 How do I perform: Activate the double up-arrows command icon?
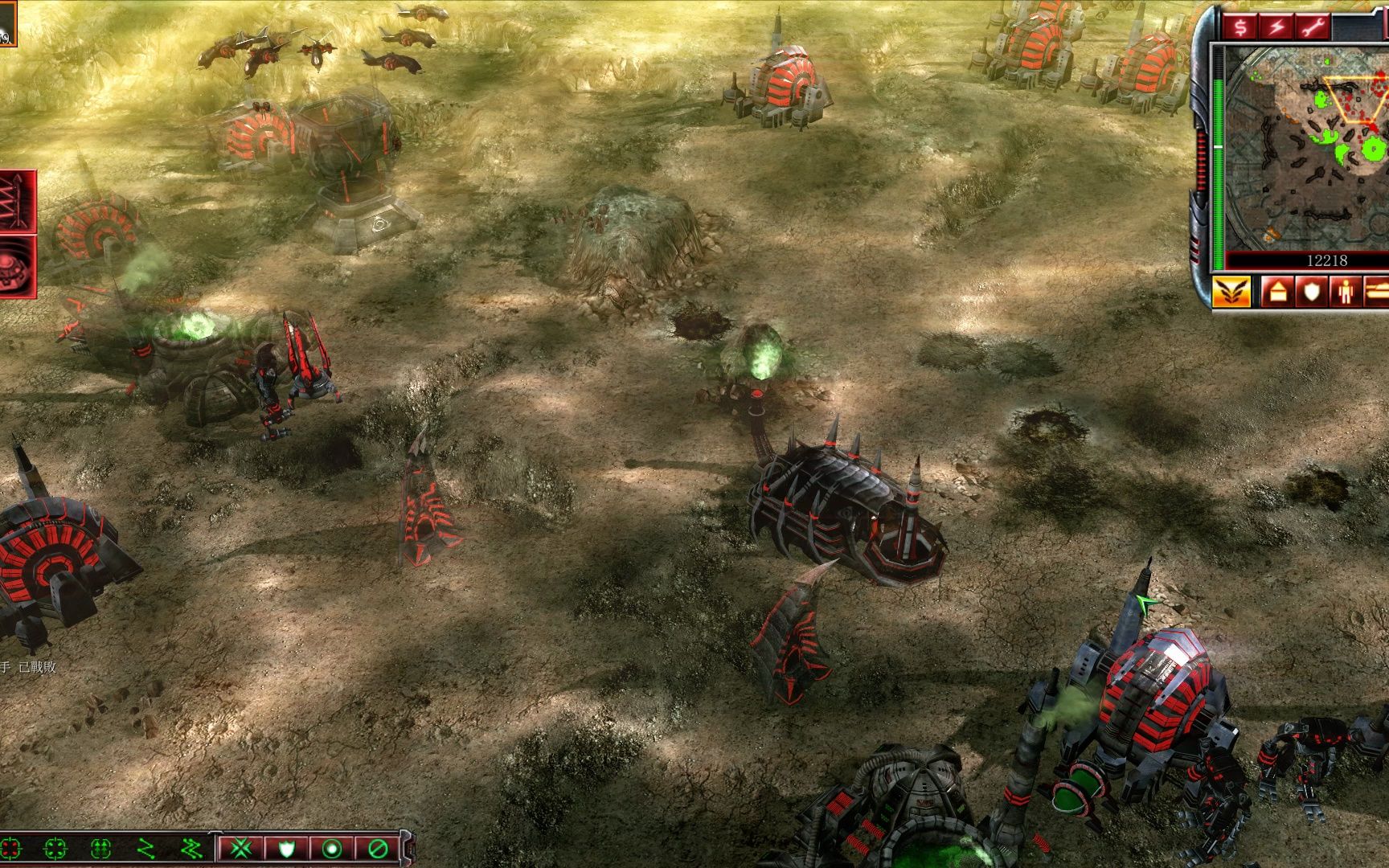[x=100, y=848]
